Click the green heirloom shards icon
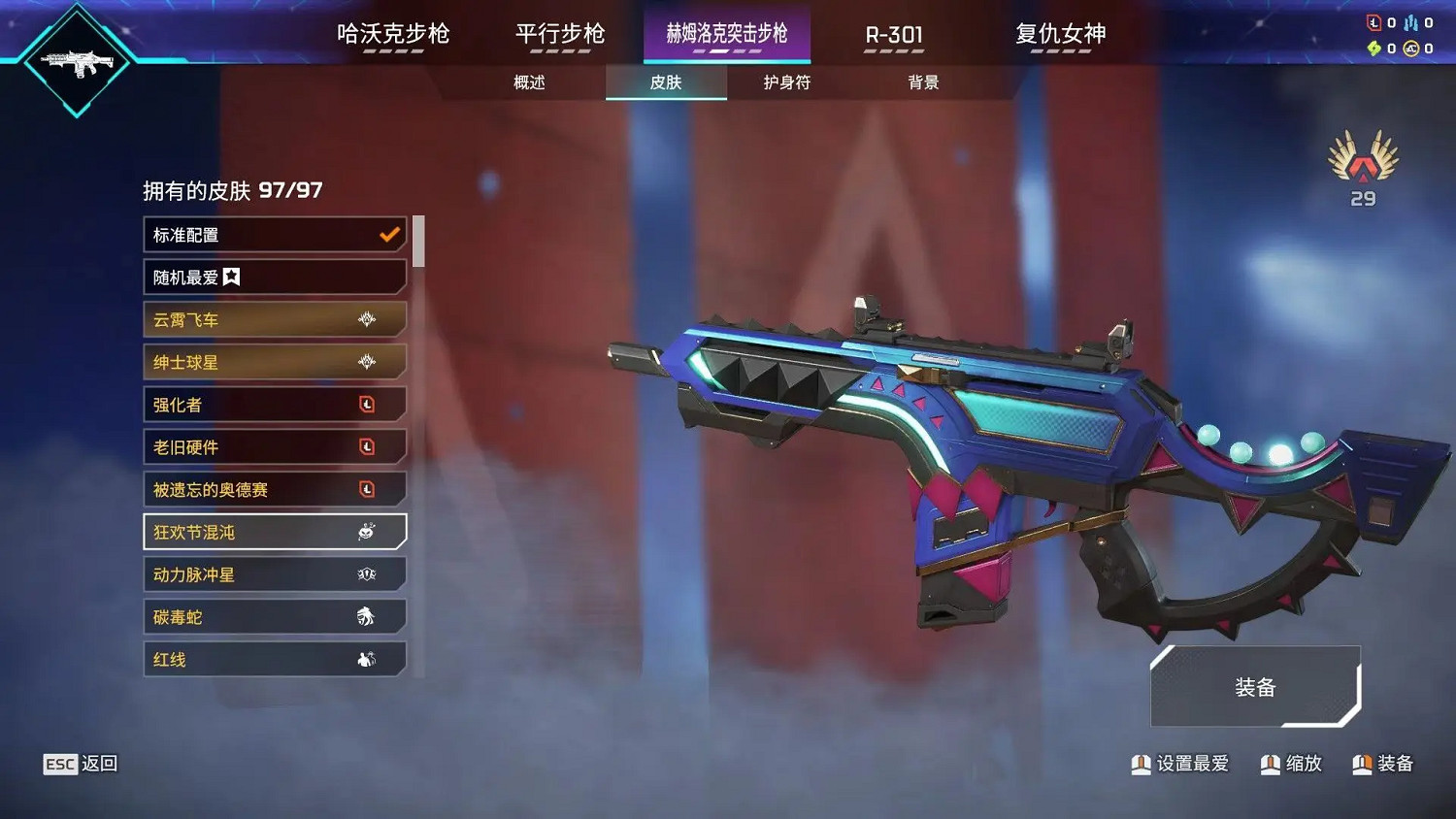The image size is (1456, 819). [1373, 49]
